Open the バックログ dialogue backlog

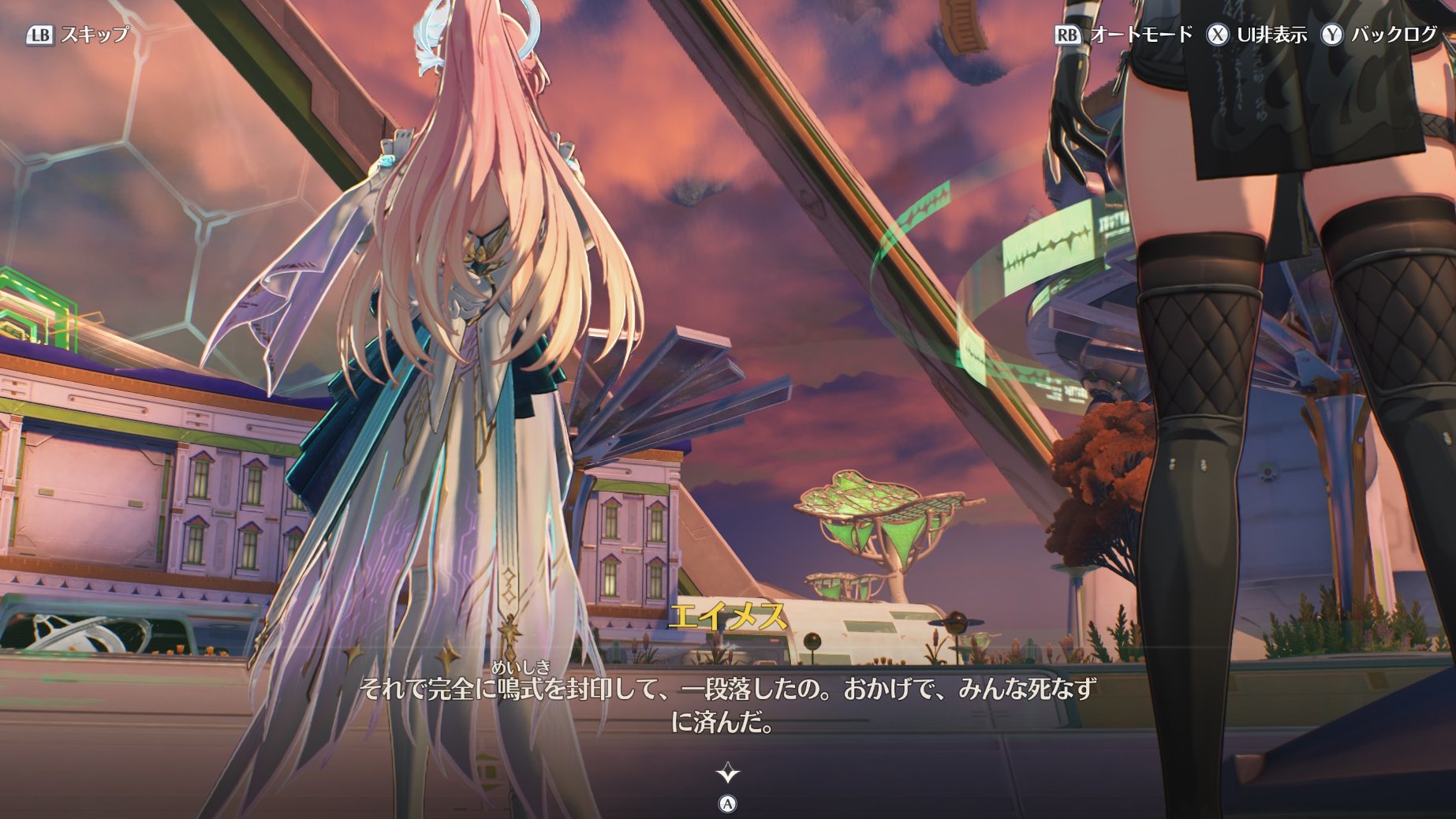(x=1379, y=35)
